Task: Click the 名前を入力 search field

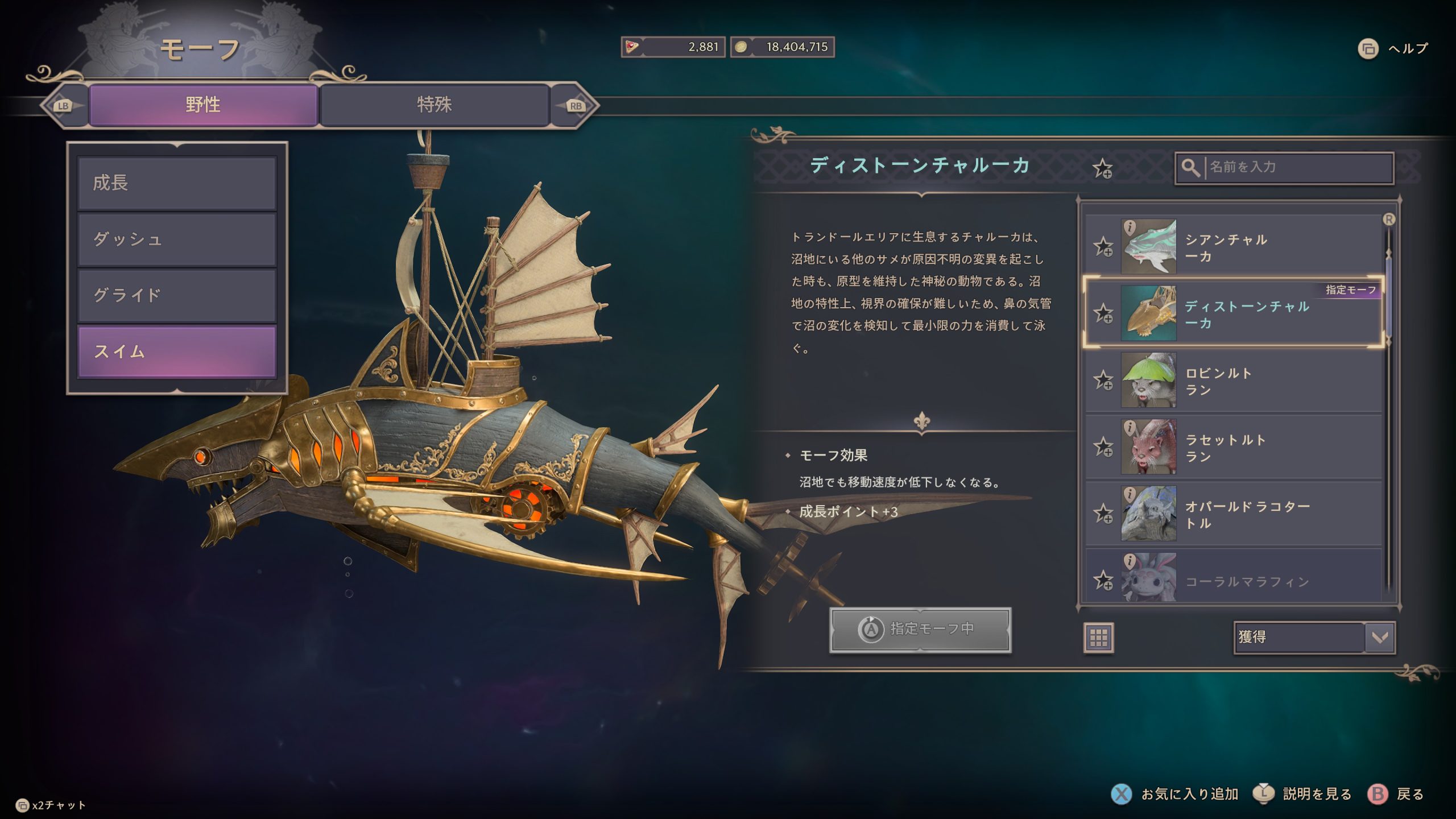Action: 1297,167
